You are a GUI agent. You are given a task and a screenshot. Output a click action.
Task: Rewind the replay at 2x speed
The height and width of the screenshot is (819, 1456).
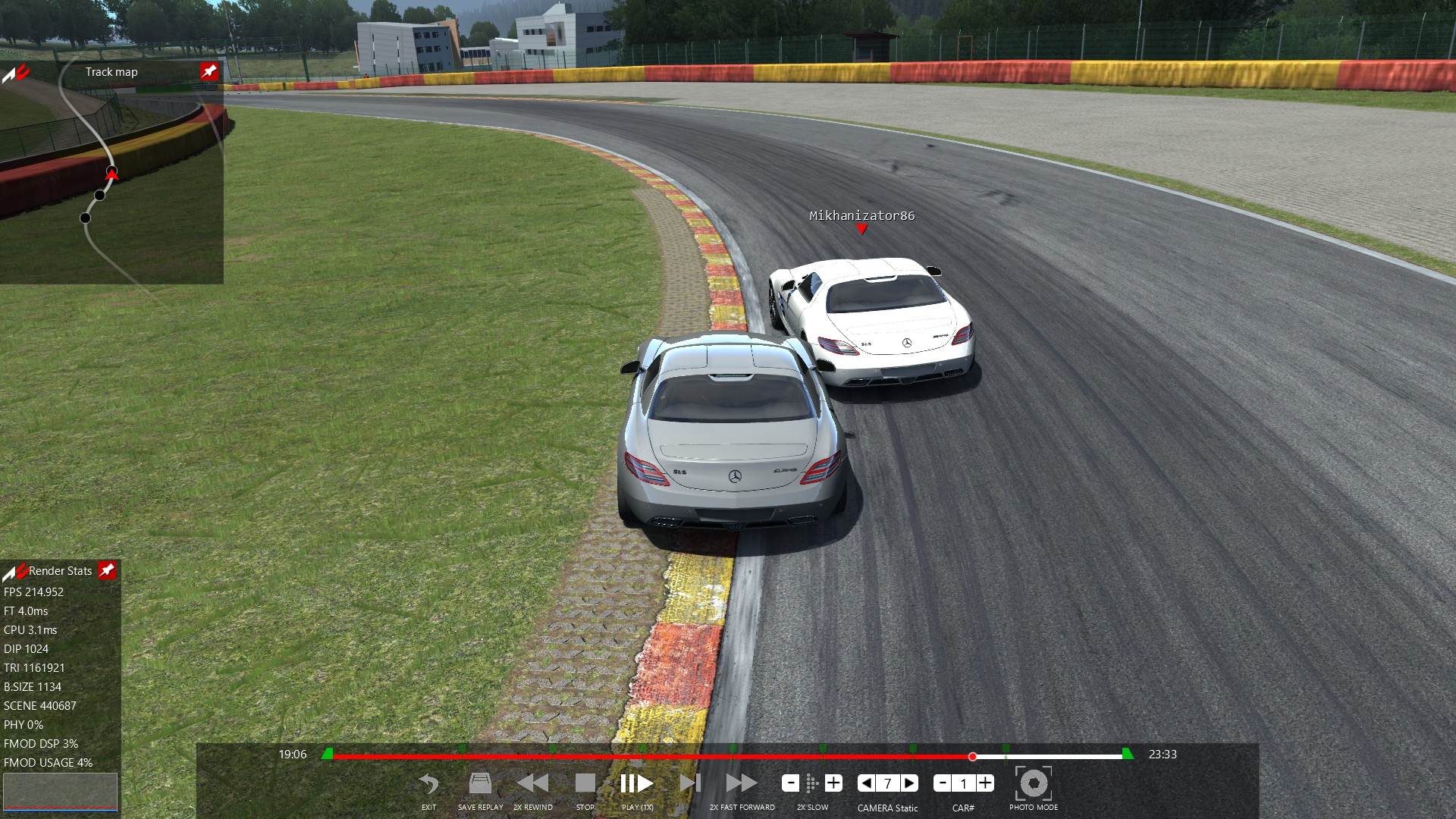[532, 784]
